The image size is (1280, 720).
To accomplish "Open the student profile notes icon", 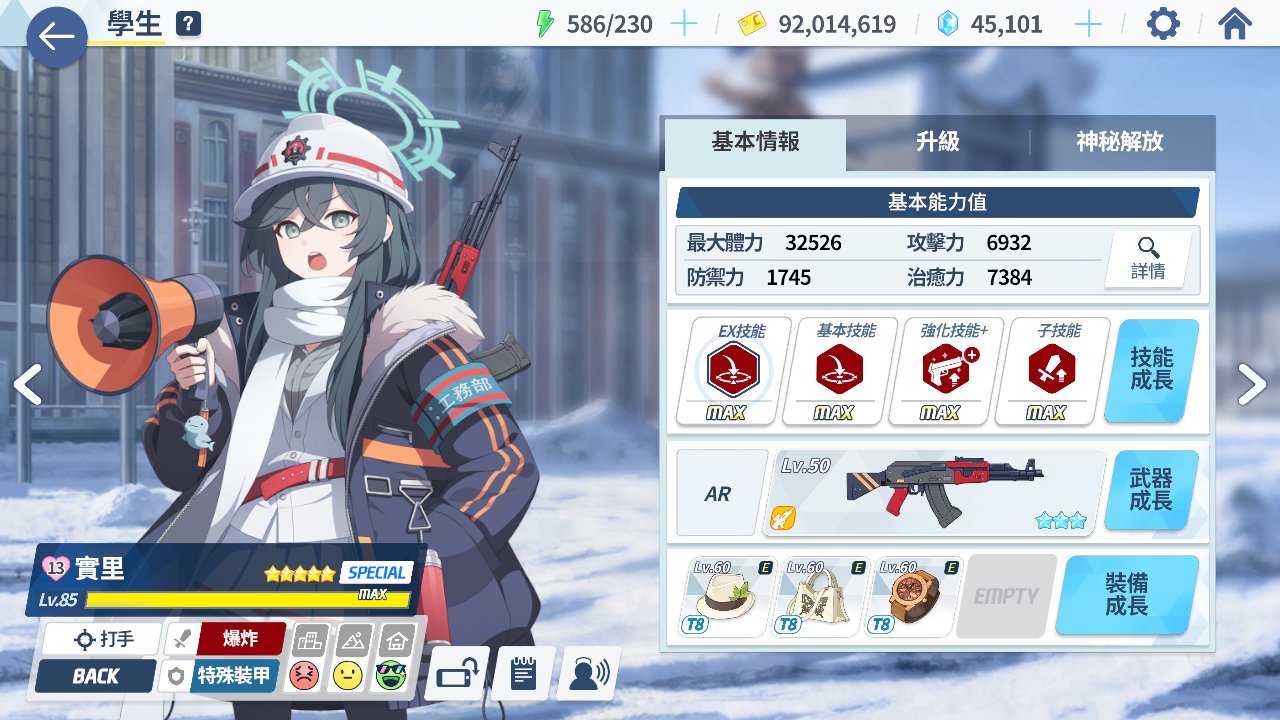I will 523,673.
